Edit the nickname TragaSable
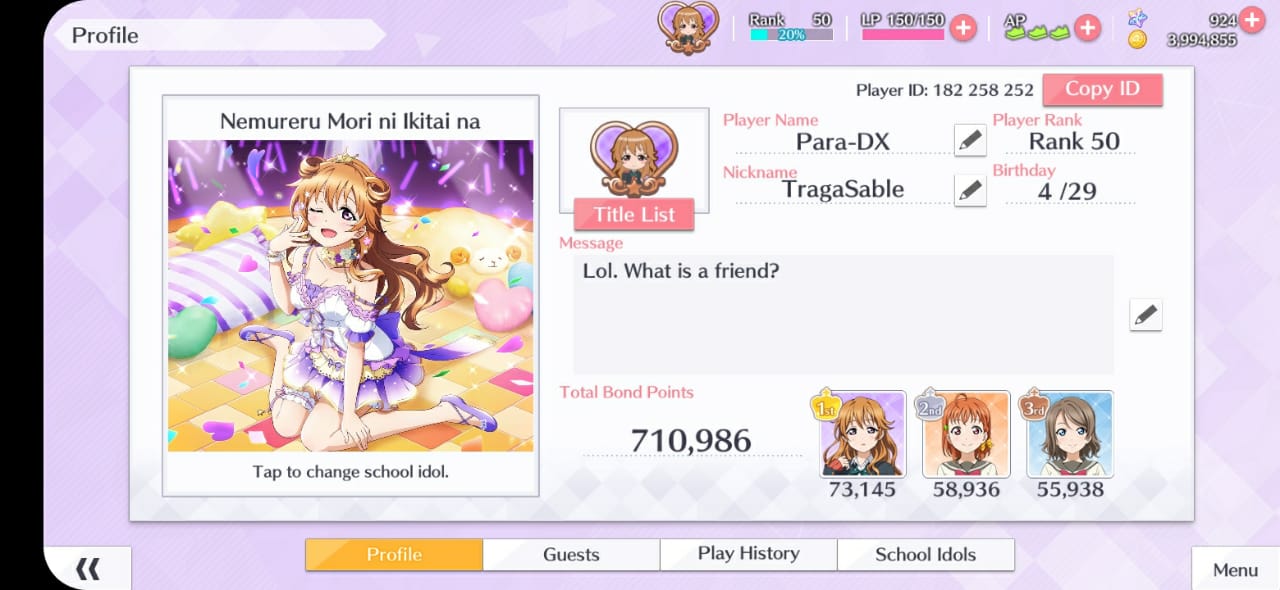 [969, 190]
